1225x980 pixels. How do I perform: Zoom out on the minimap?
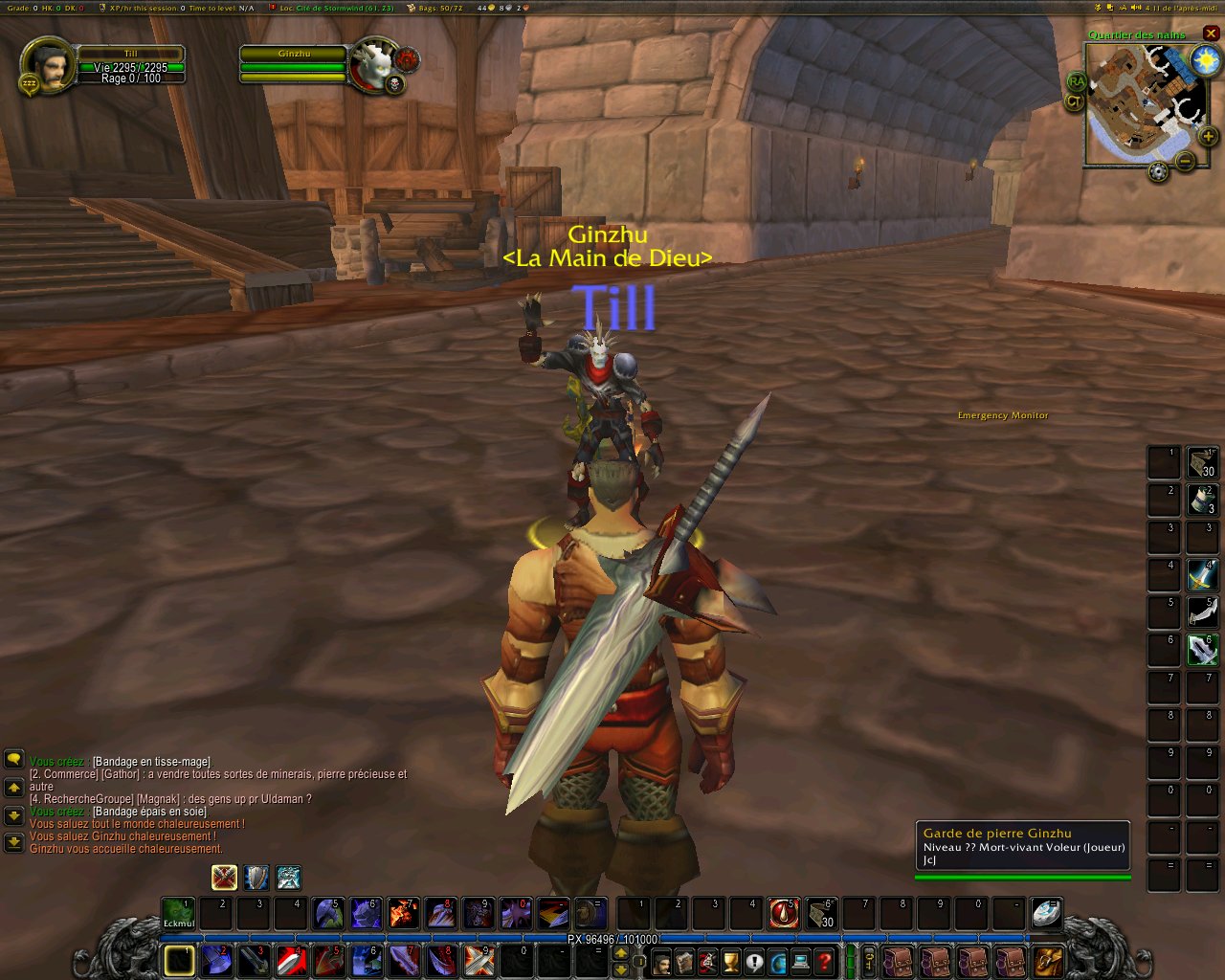[x=1185, y=161]
